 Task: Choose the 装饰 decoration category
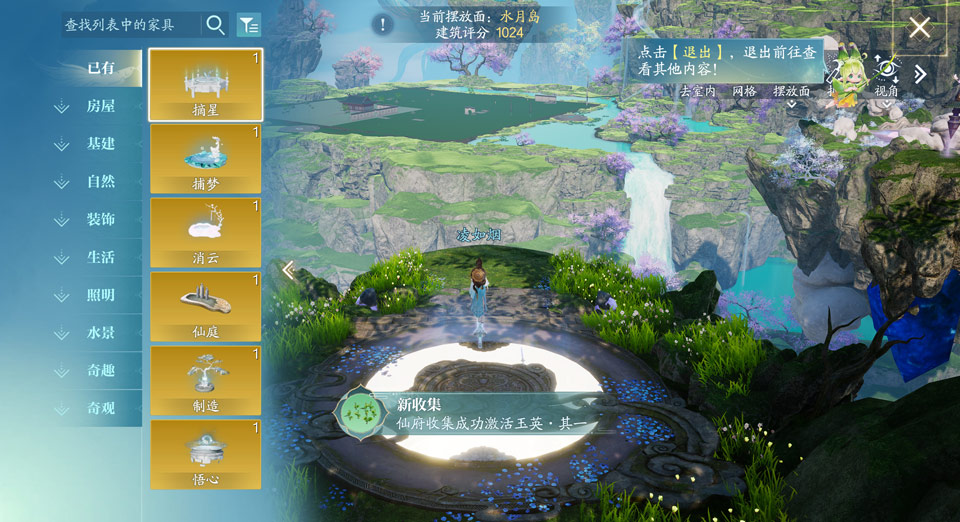pos(100,219)
